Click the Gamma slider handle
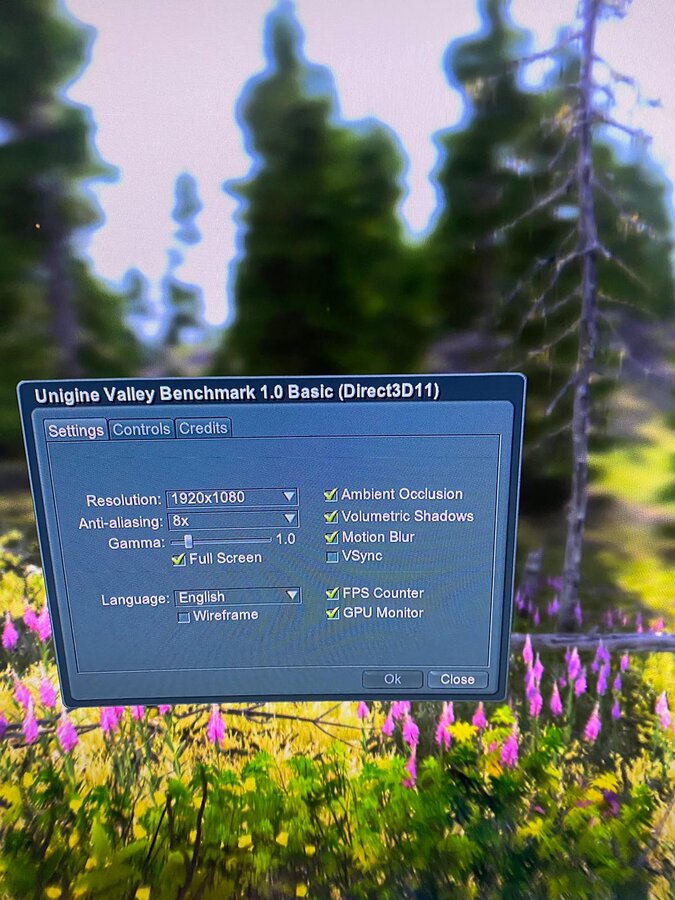Screen dimensions: 675x900 coord(188,540)
